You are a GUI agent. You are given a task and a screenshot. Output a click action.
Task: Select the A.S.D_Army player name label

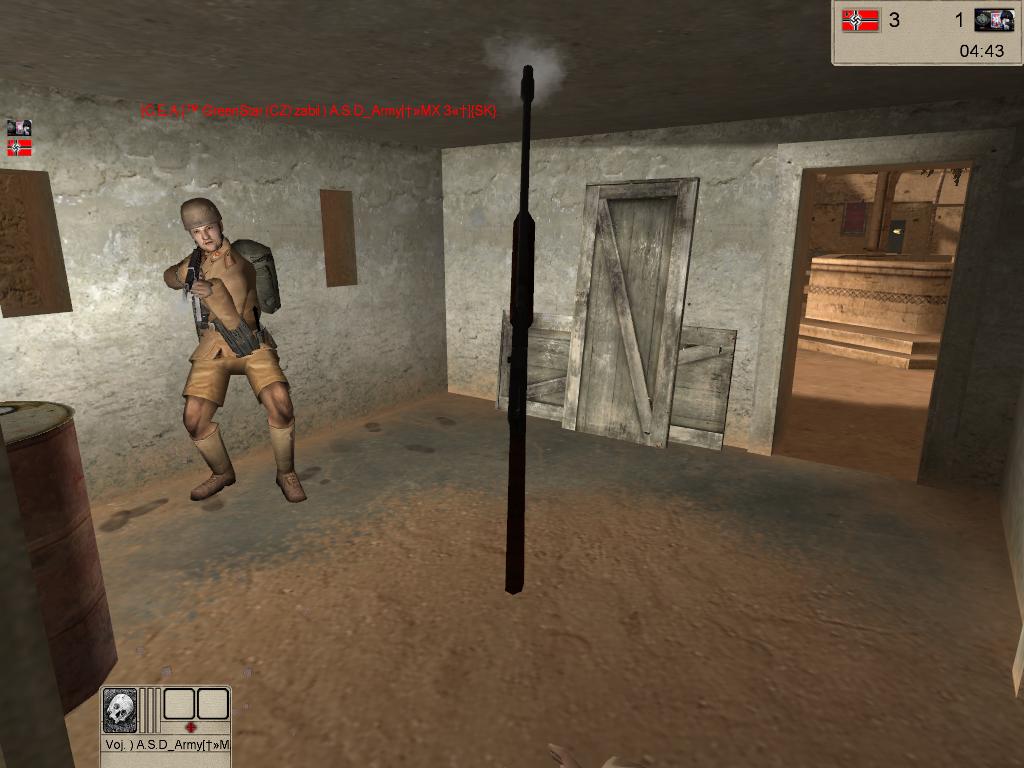click(167, 745)
